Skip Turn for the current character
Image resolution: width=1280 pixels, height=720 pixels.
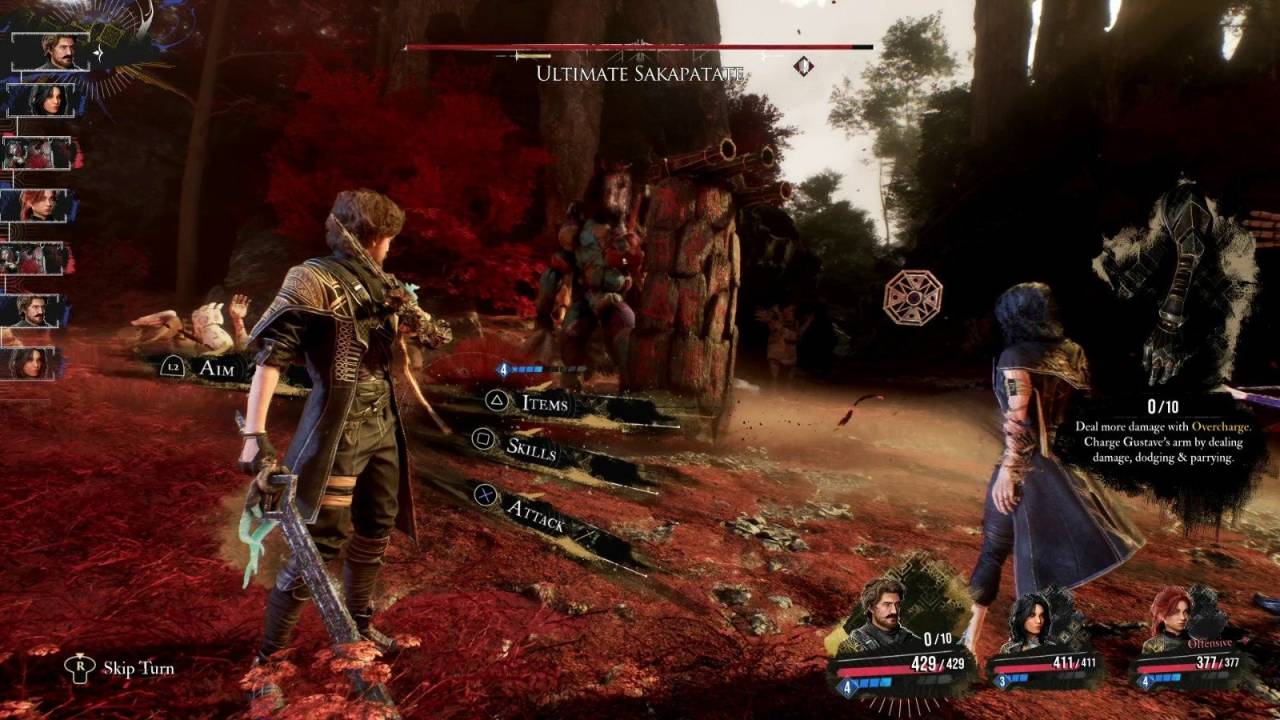point(138,668)
